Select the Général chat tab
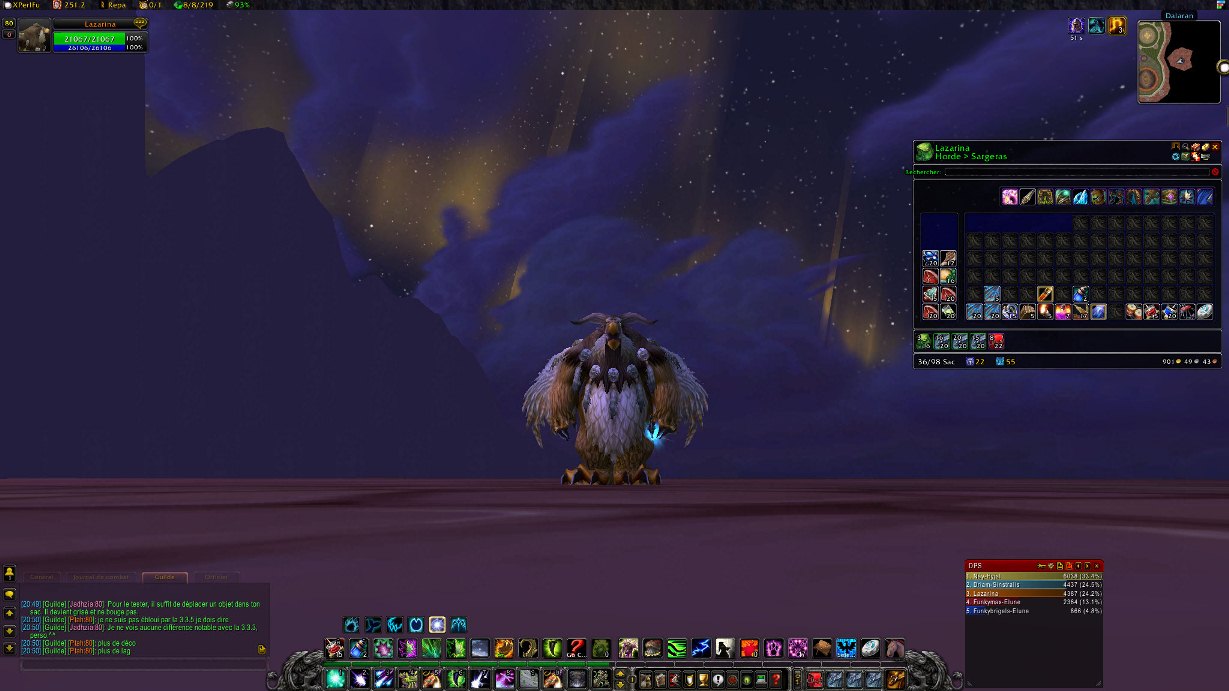This screenshot has width=1229, height=691. (41, 577)
